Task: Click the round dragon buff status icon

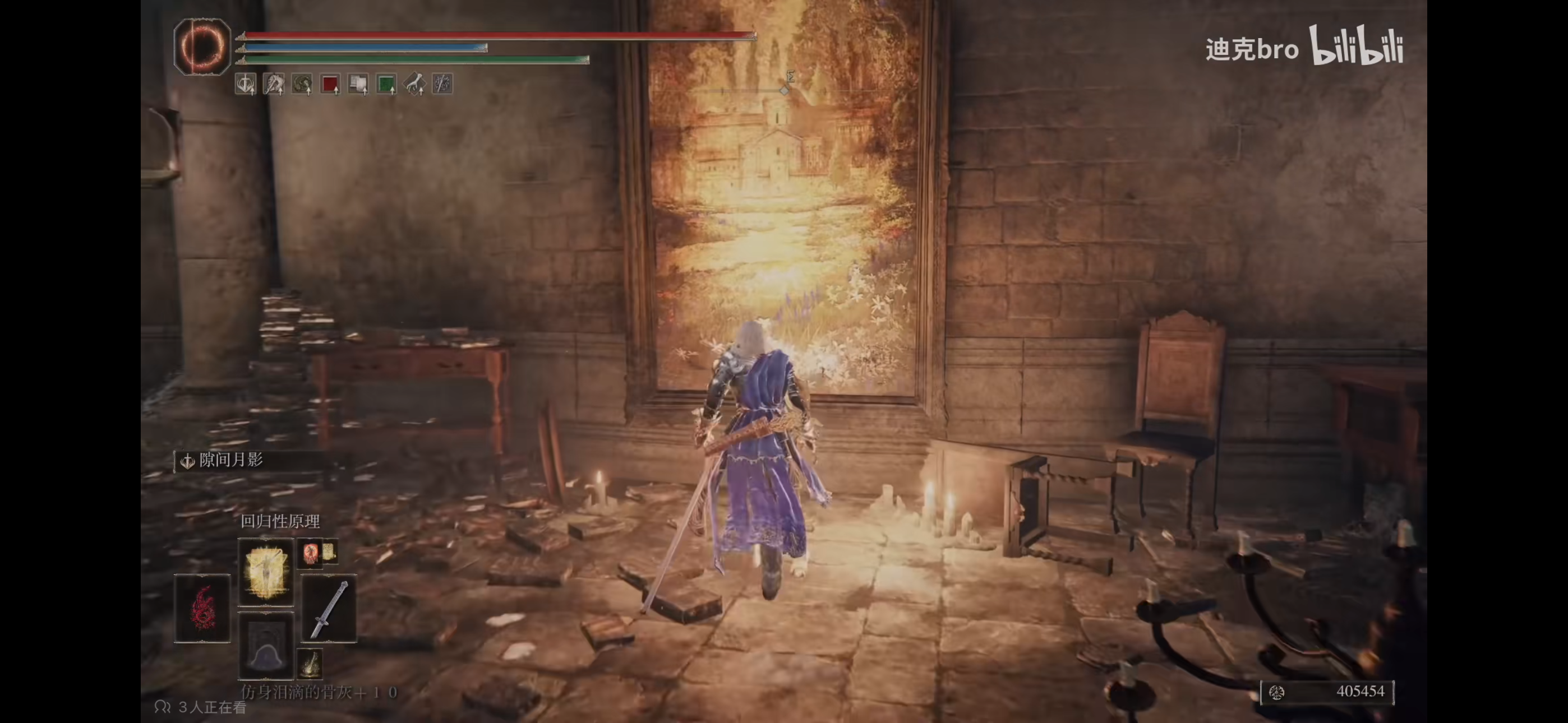Action: (301, 84)
